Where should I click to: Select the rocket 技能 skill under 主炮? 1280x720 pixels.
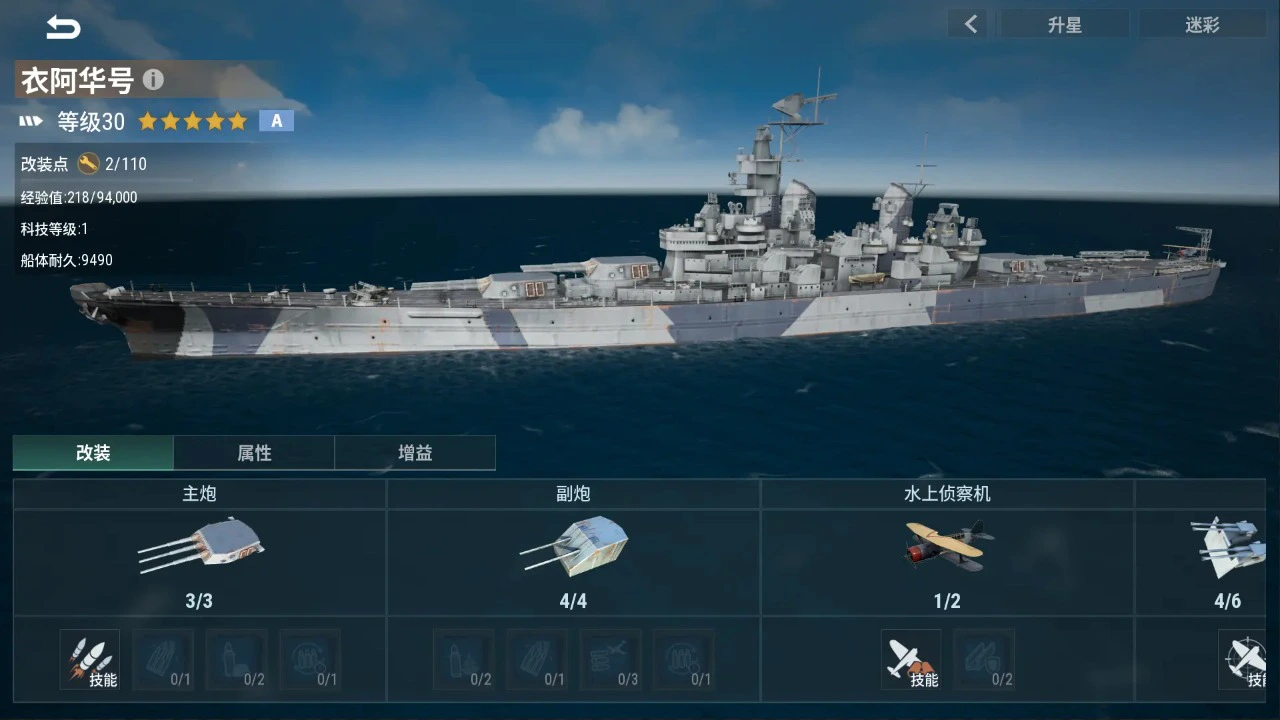click(90, 660)
